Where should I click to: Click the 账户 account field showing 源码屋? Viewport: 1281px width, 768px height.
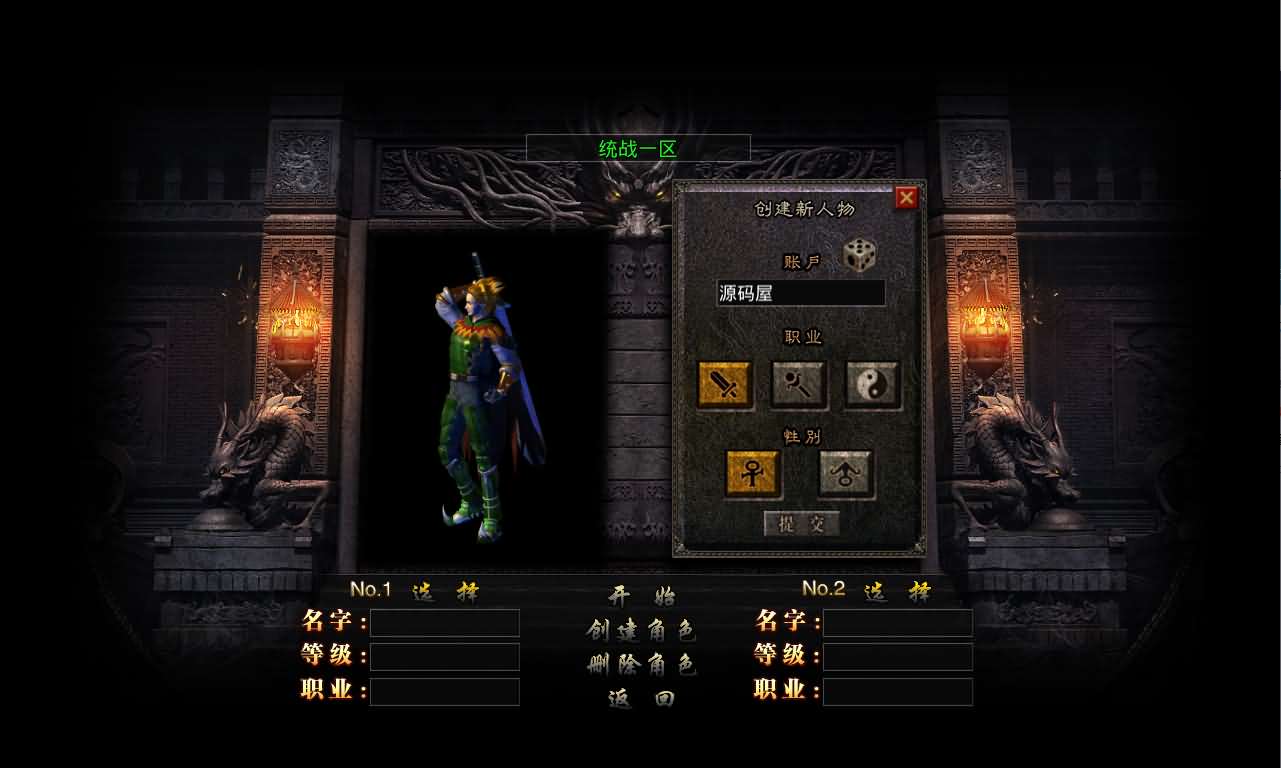click(800, 293)
